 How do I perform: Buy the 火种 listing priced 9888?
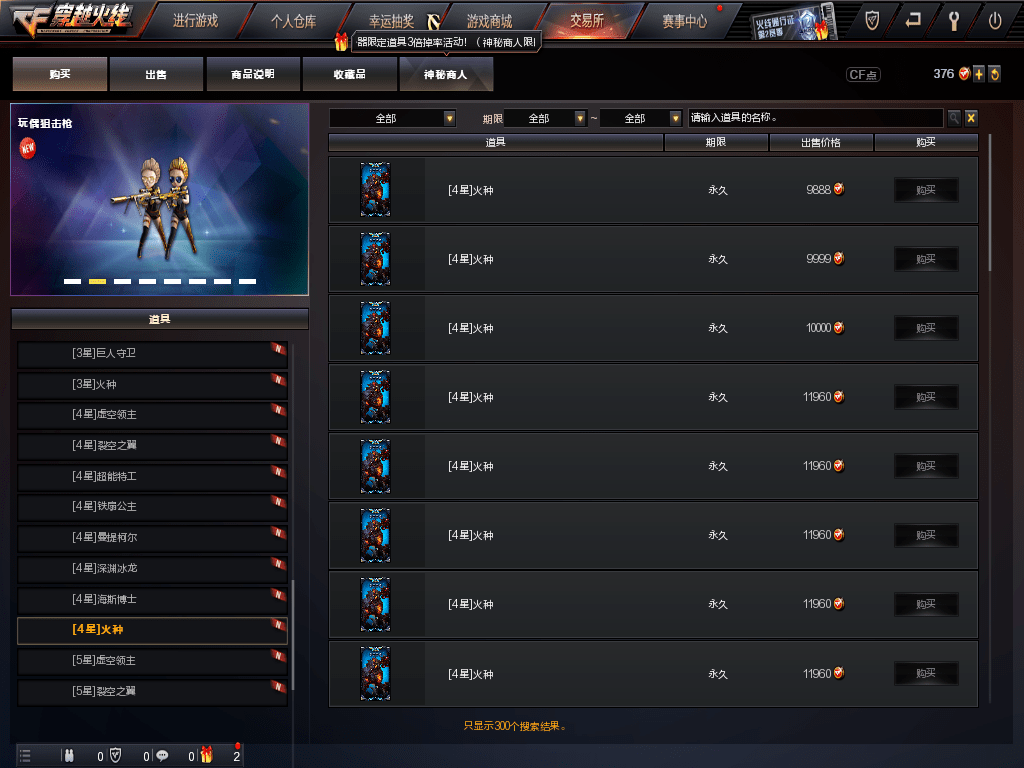[925, 190]
